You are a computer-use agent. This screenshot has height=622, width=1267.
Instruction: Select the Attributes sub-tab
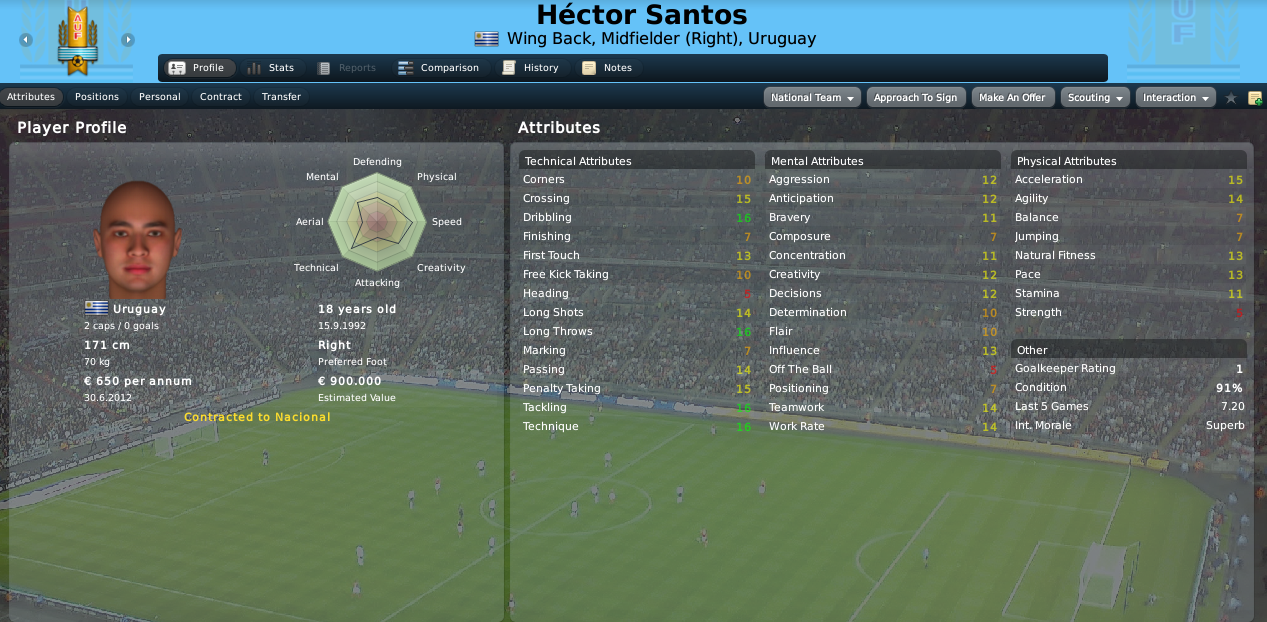click(31, 97)
